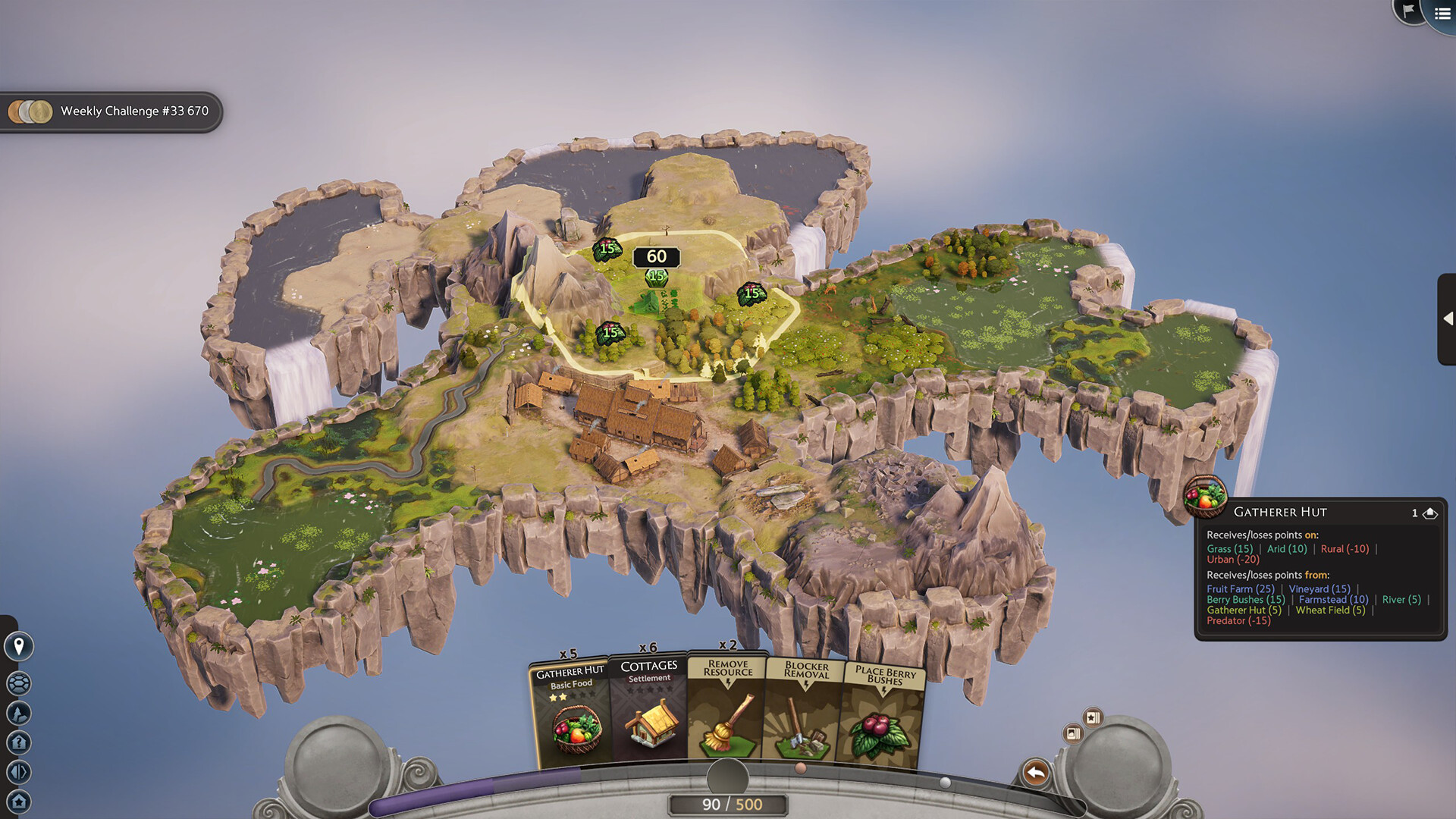Open the list menu button

coord(1442,14)
